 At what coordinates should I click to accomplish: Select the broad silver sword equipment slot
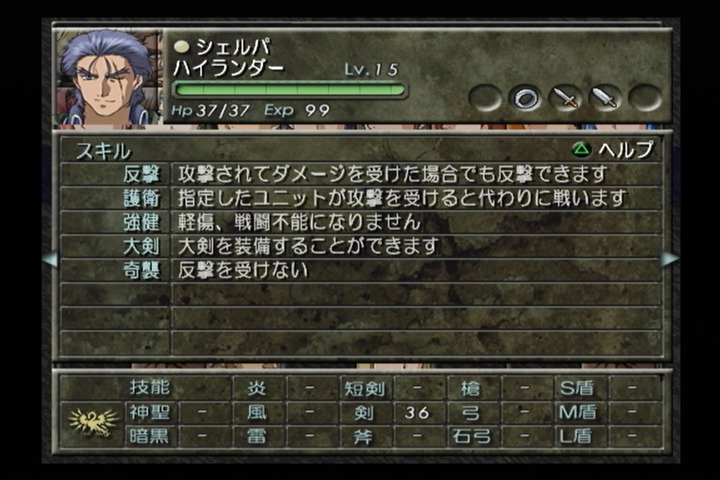(606, 98)
